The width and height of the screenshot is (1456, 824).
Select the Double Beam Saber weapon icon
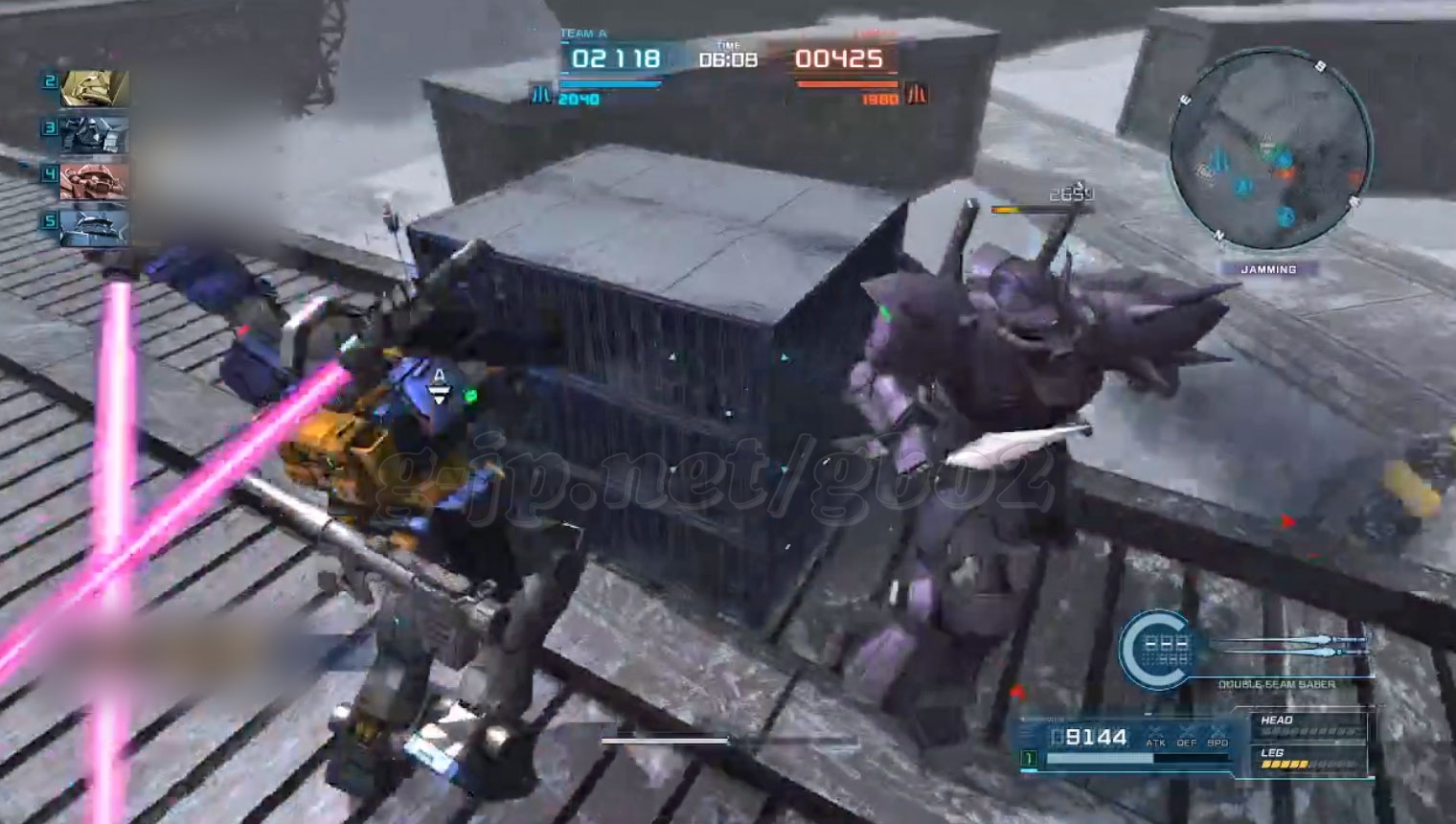click(1293, 646)
